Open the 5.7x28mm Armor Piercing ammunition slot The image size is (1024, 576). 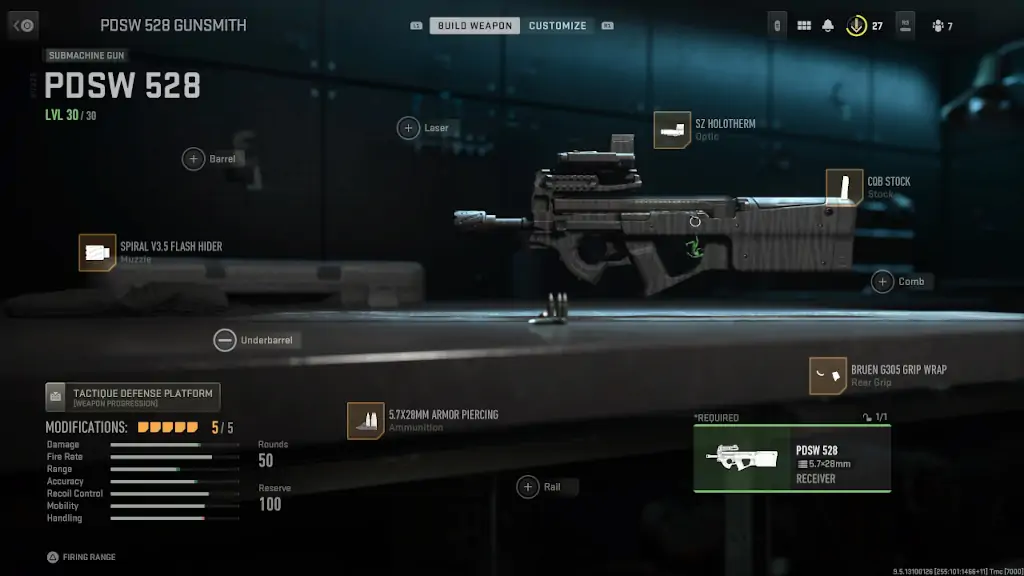coord(365,420)
